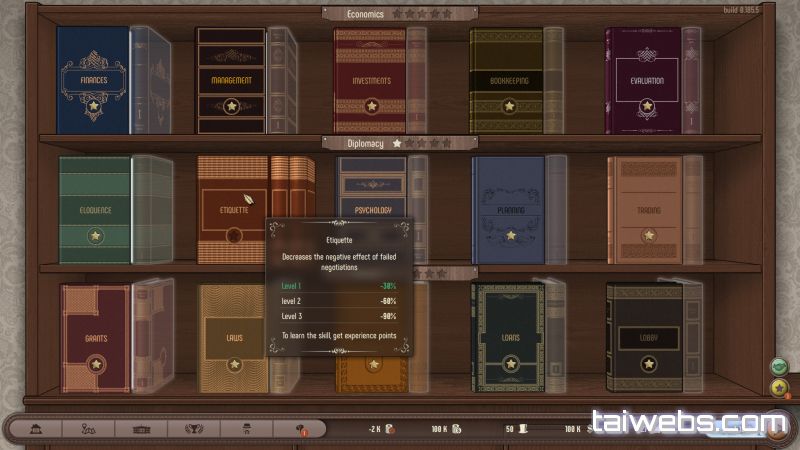800x450 pixels.
Task: Select the Lobby skill book
Action: coord(645,338)
